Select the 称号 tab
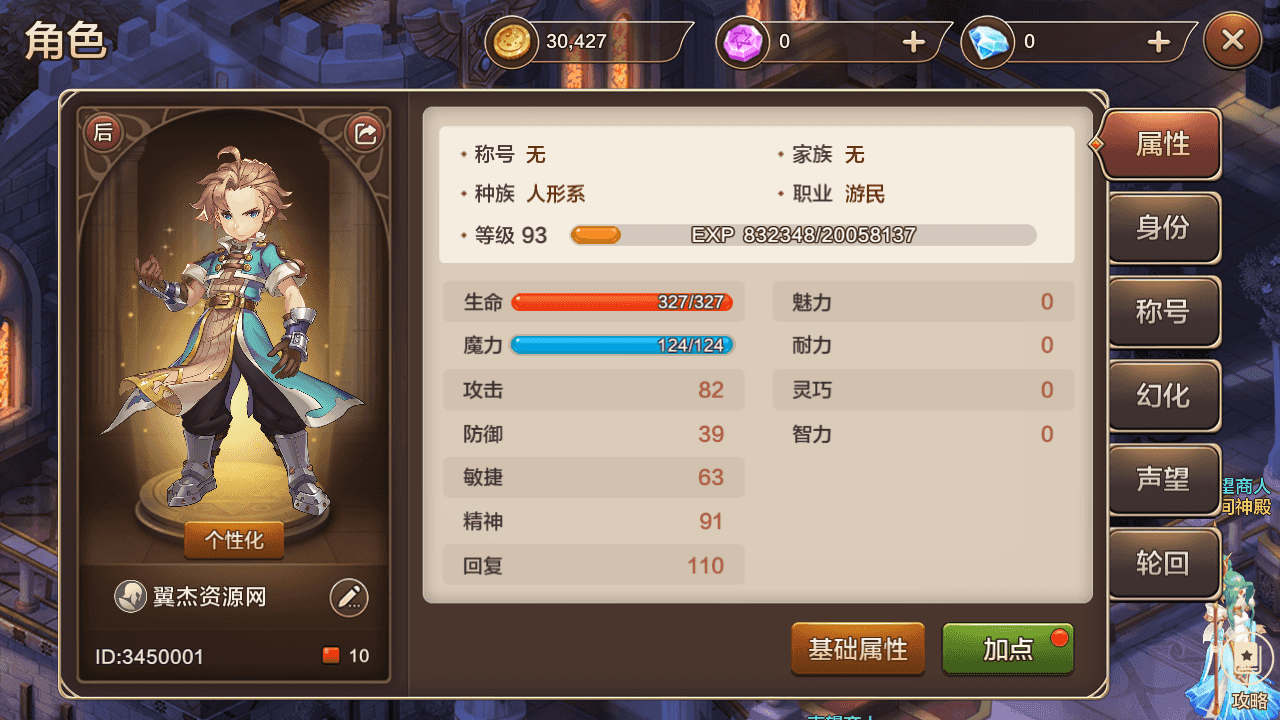The width and height of the screenshot is (1280, 720). pos(1163,312)
